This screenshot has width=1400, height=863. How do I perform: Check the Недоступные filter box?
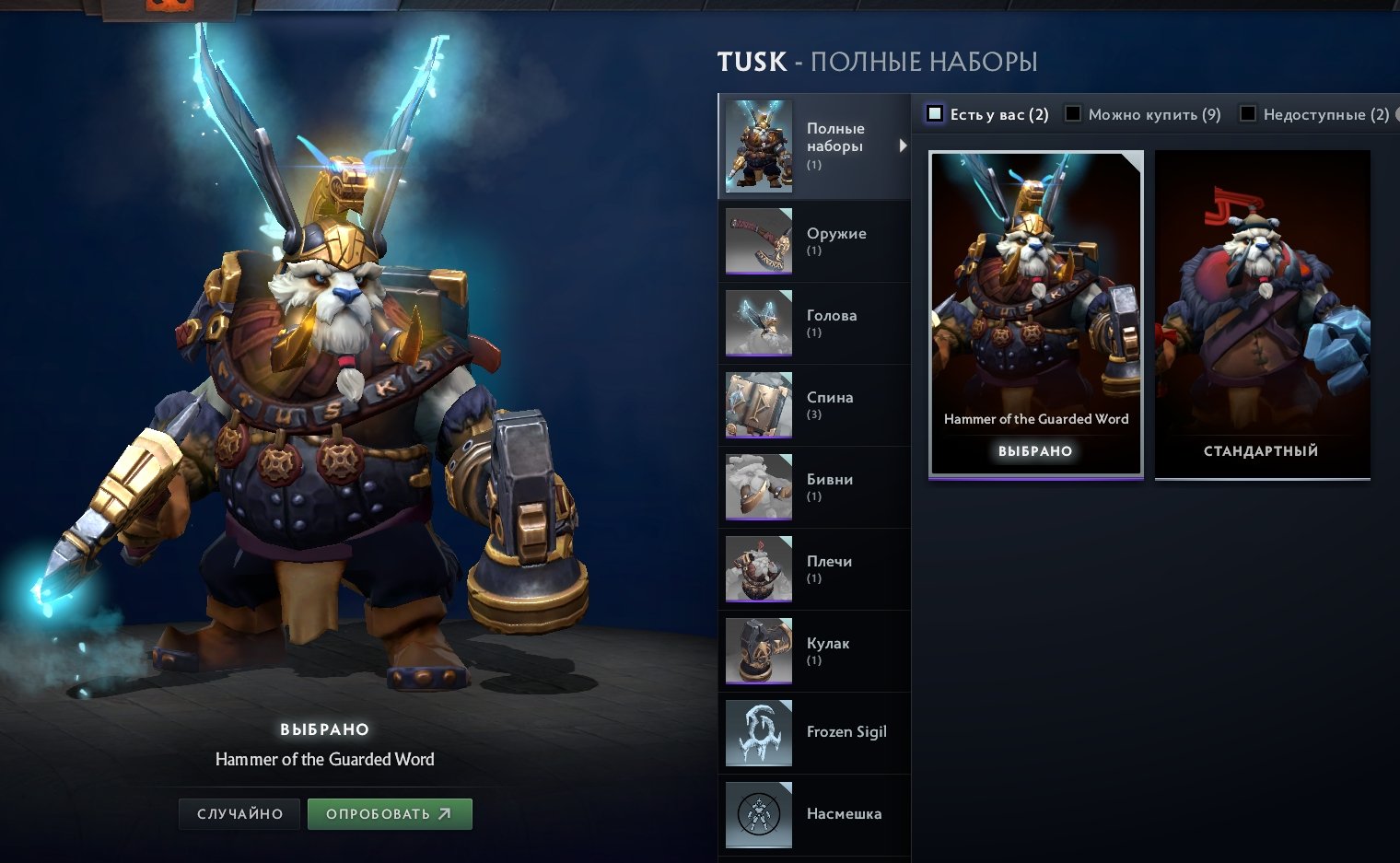pos(1248,111)
